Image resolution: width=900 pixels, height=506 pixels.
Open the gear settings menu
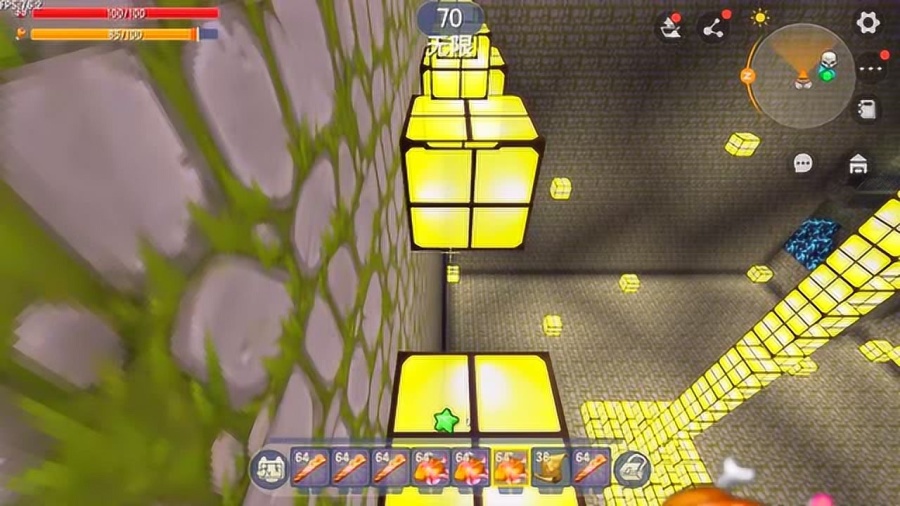(867, 22)
